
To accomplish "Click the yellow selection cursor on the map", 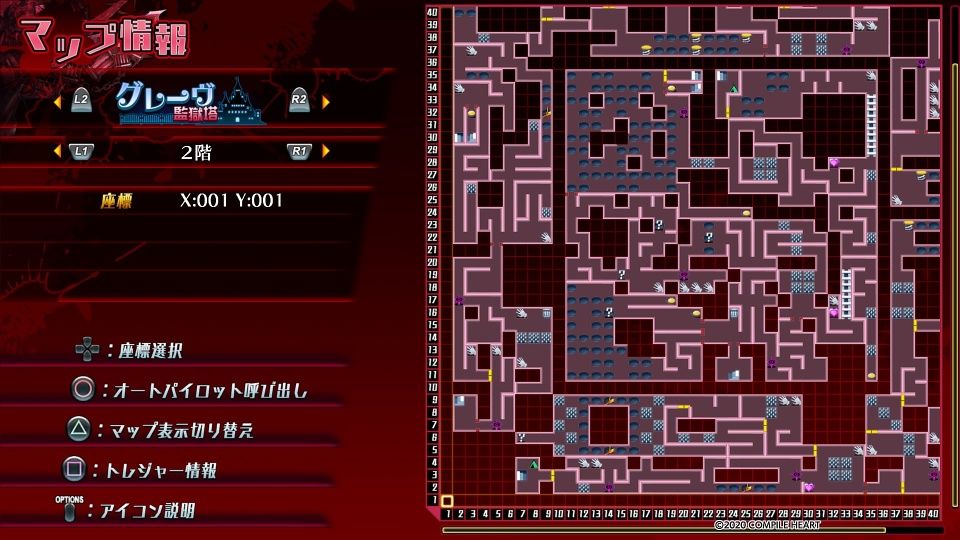I will pyautogui.click(x=447, y=501).
